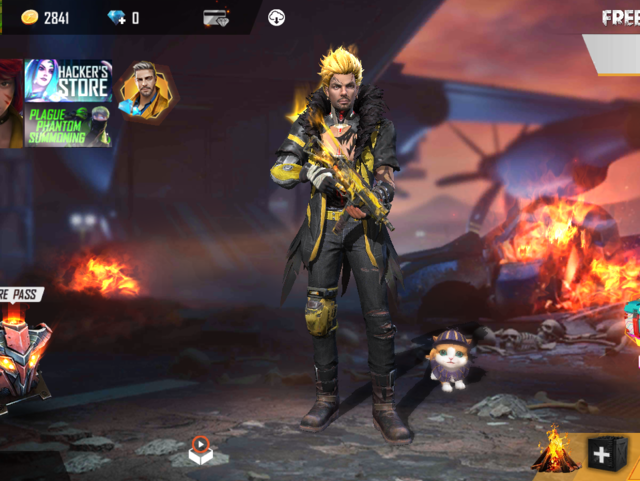
Task: Add diamonds with the diamond plus icon
Action: click(116, 18)
